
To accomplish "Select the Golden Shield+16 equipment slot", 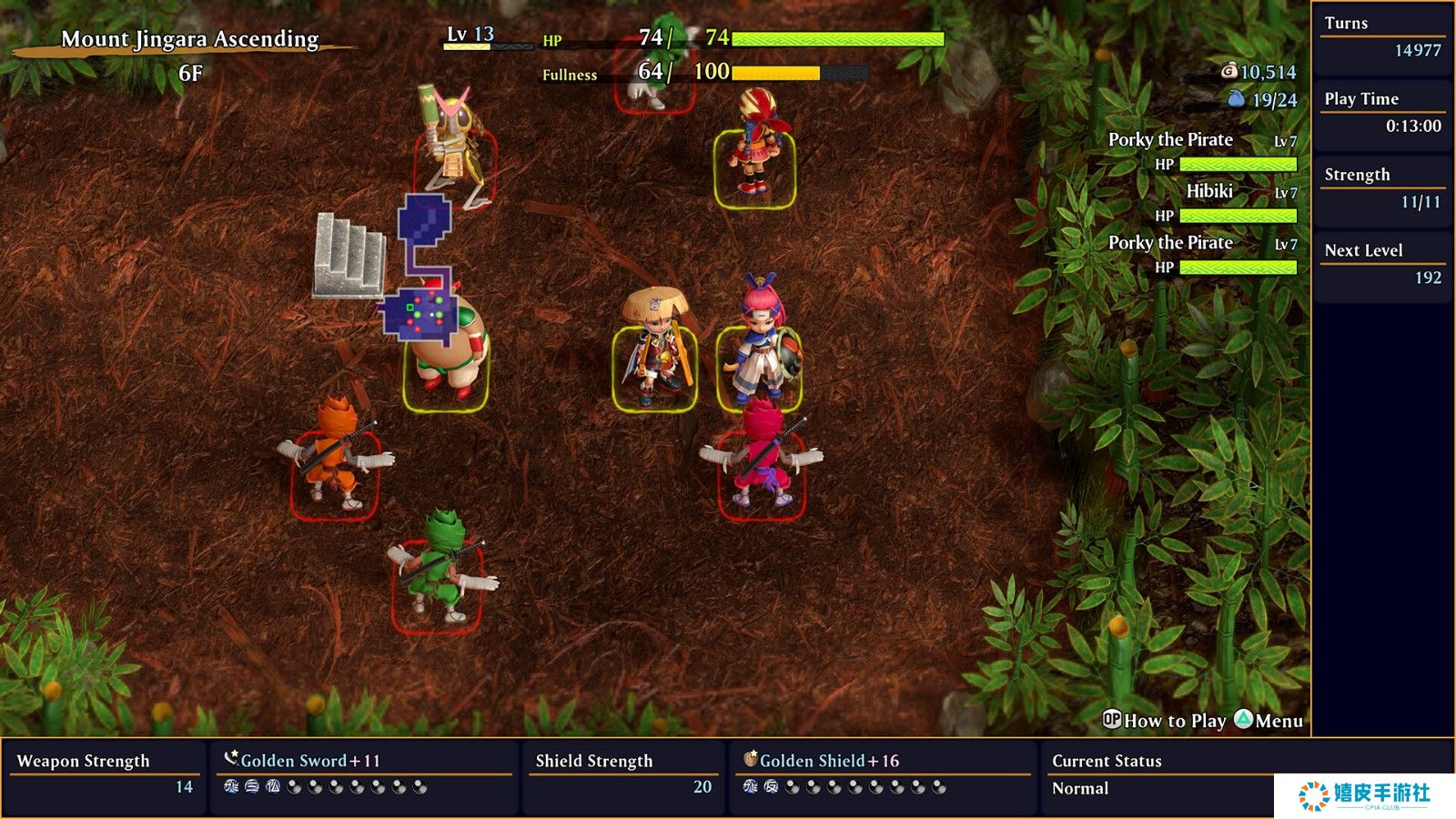I will pyautogui.click(x=828, y=761).
